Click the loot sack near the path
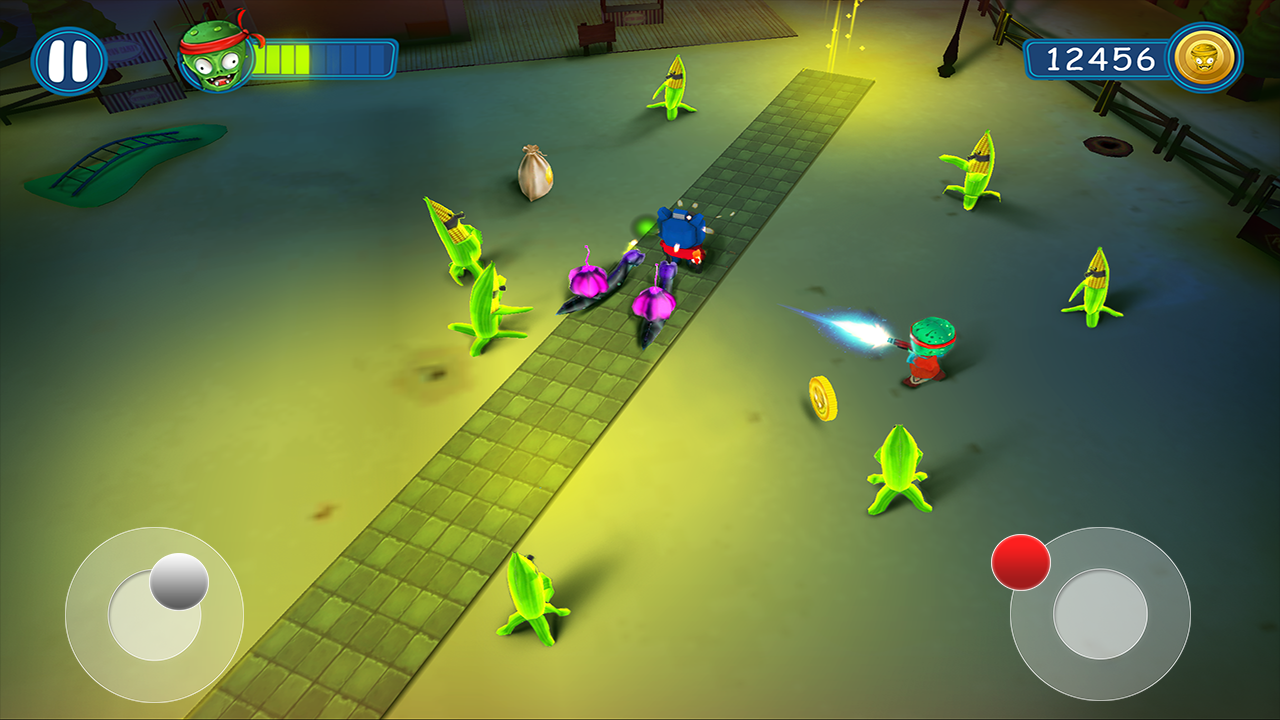 [533, 172]
